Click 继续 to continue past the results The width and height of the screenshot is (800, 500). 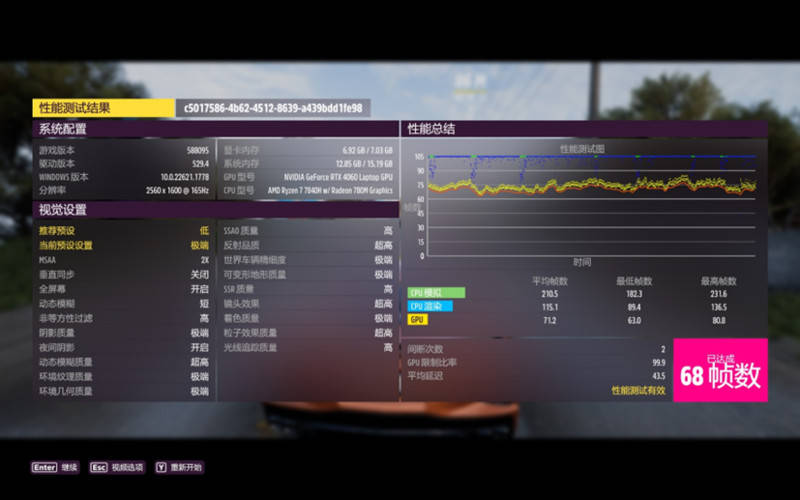56,467
